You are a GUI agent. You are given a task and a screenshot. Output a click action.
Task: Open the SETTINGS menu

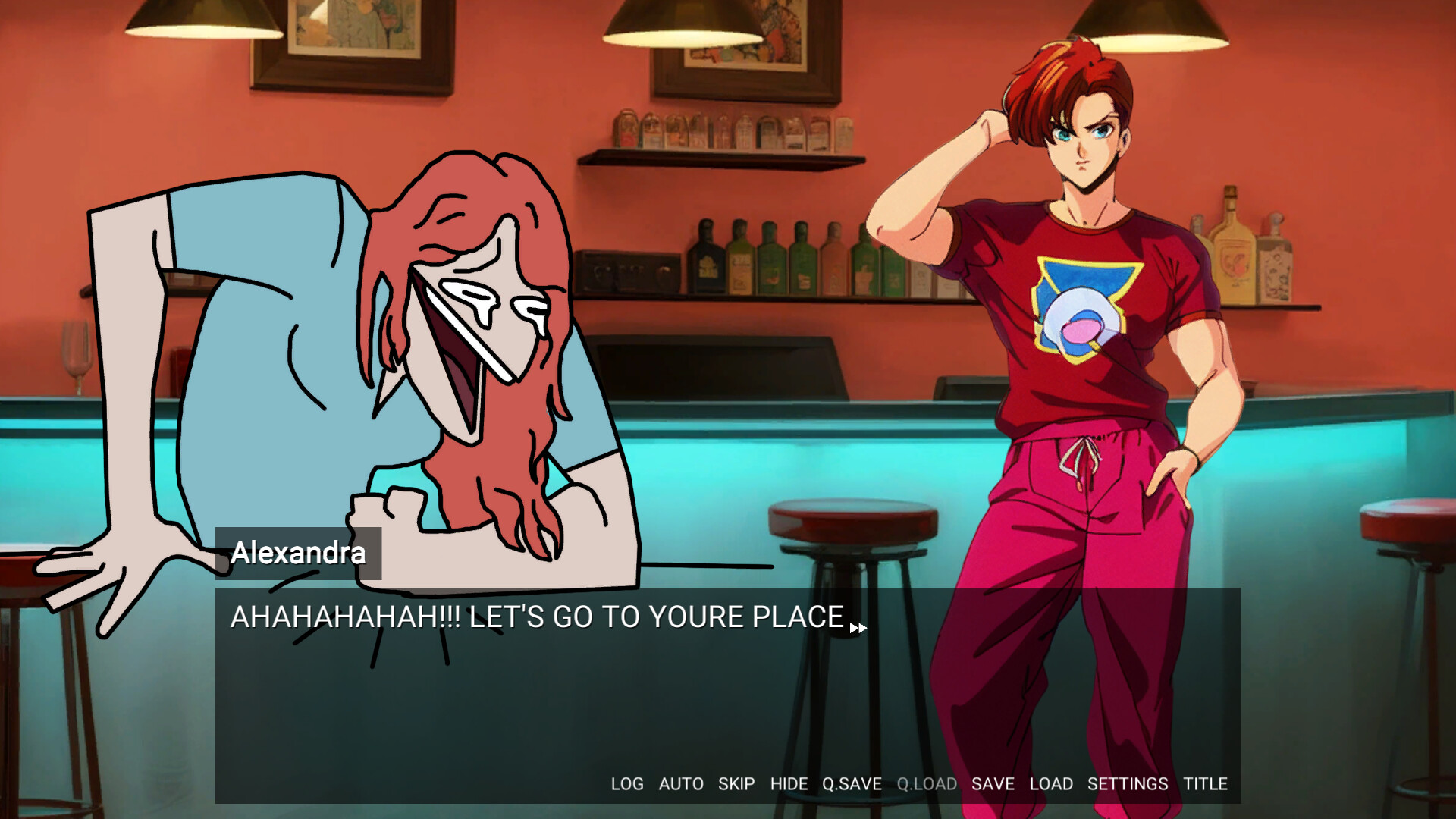coord(1127,784)
